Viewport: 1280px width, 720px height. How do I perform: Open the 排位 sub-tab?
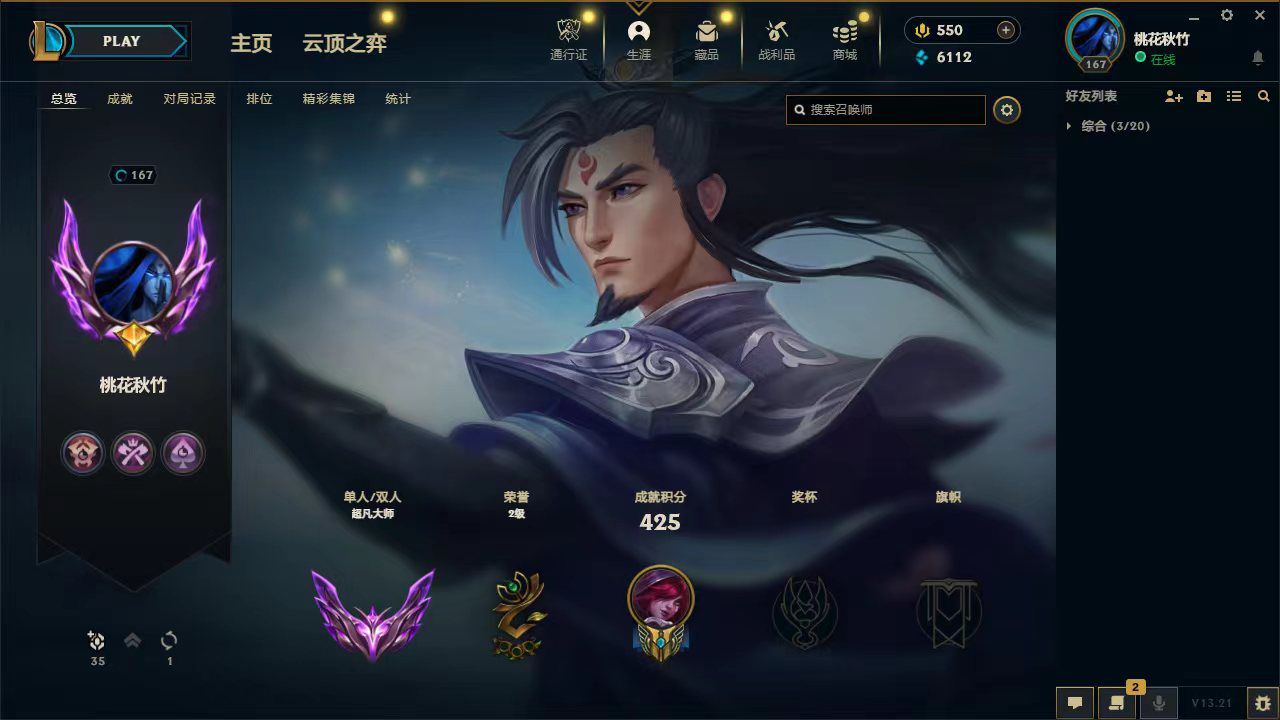259,99
